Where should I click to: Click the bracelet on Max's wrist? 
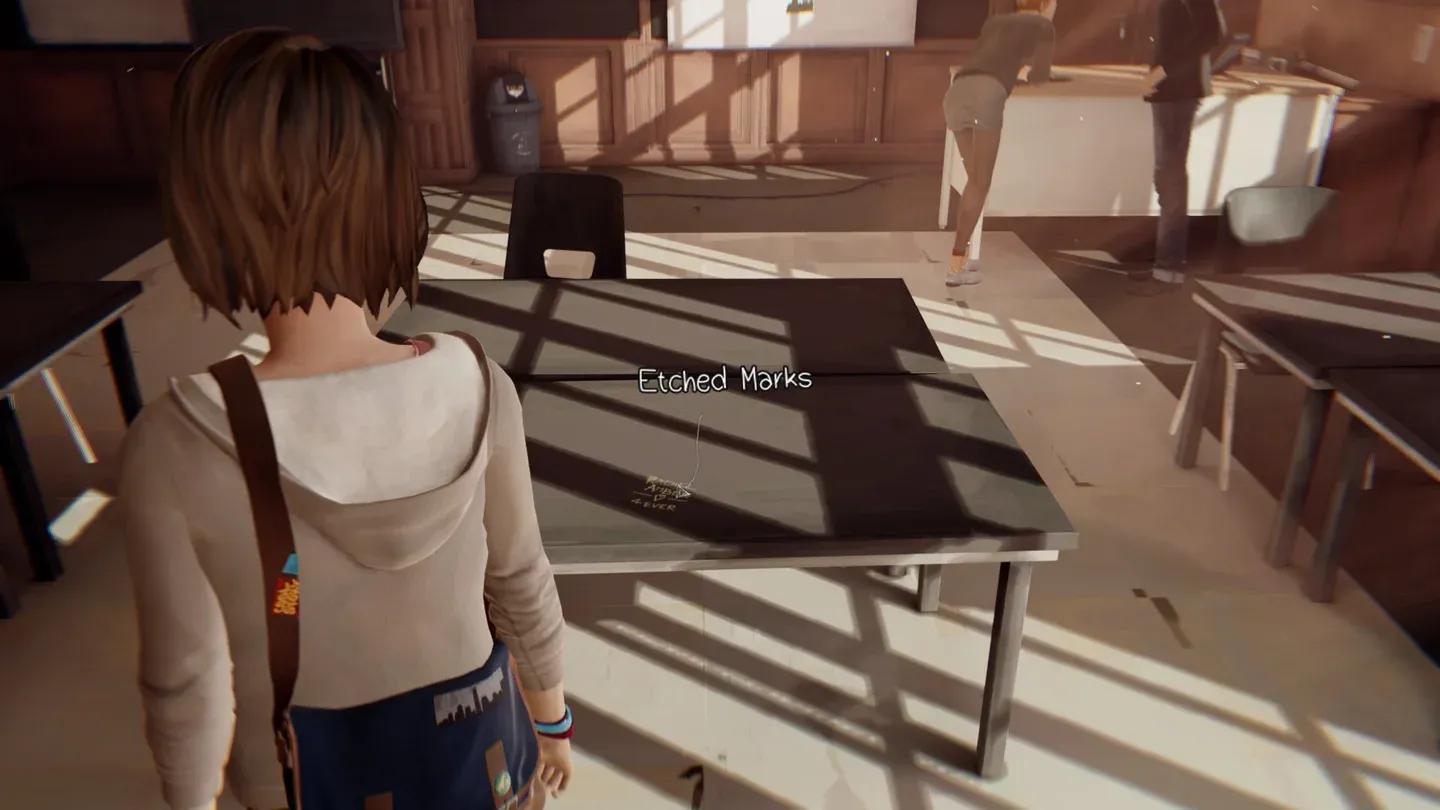click(x=554, y=724)
